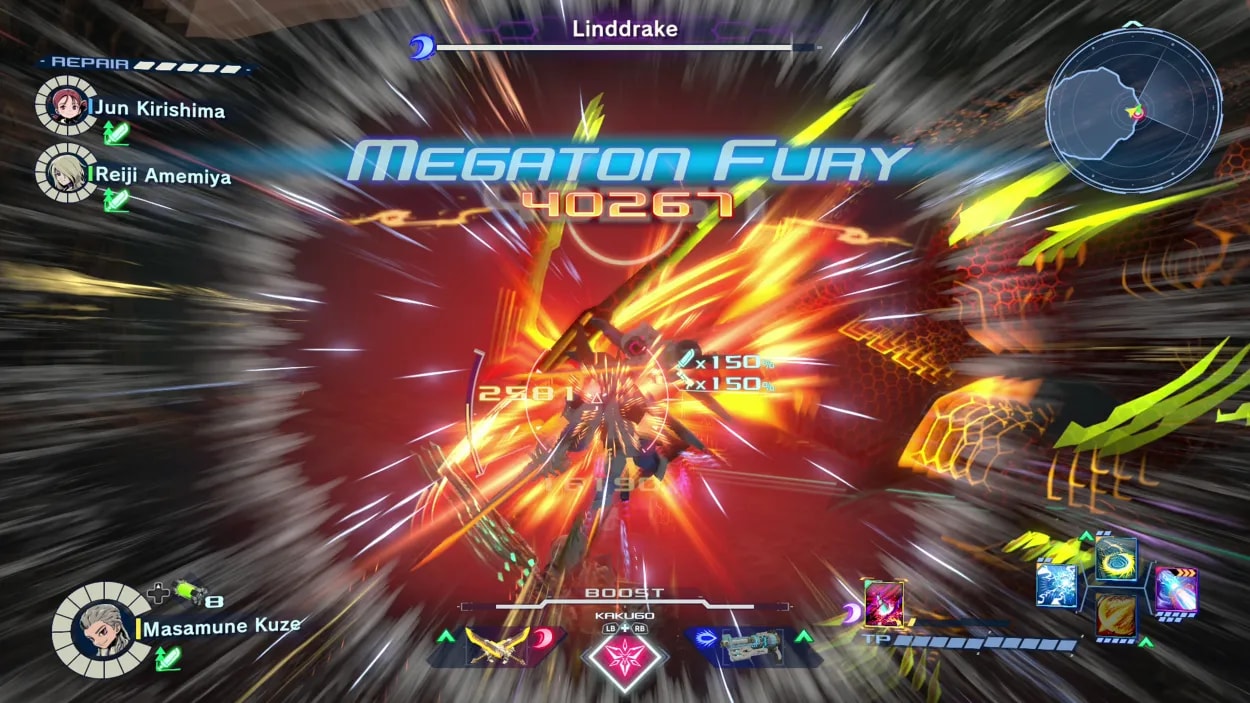The height and width of the screenshot is (703, 1250).
Task: Open the circular radar minimap
Action: pos(1133,110)
